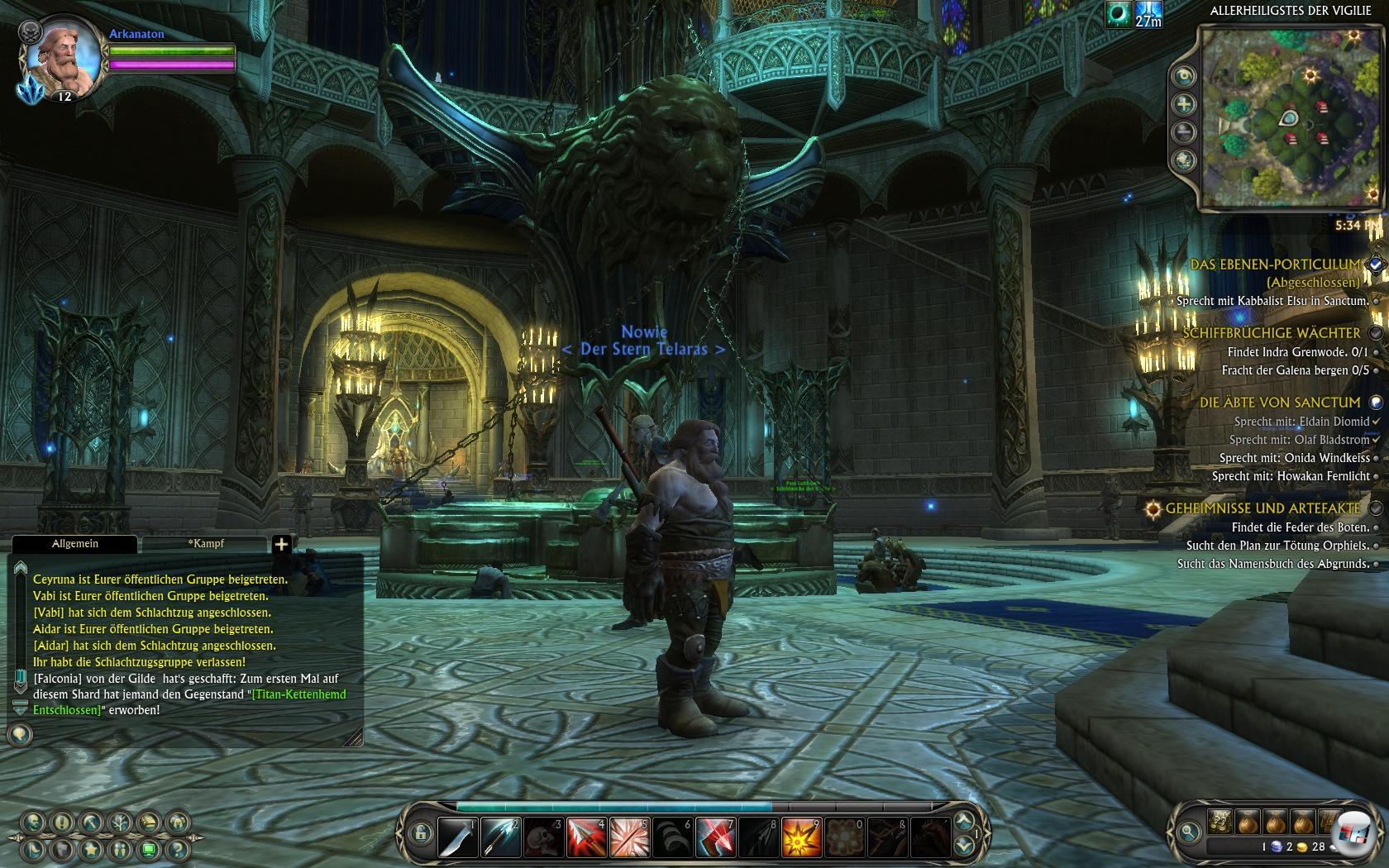Zoom out the minimap with minus button

(x=1184, y=132)
